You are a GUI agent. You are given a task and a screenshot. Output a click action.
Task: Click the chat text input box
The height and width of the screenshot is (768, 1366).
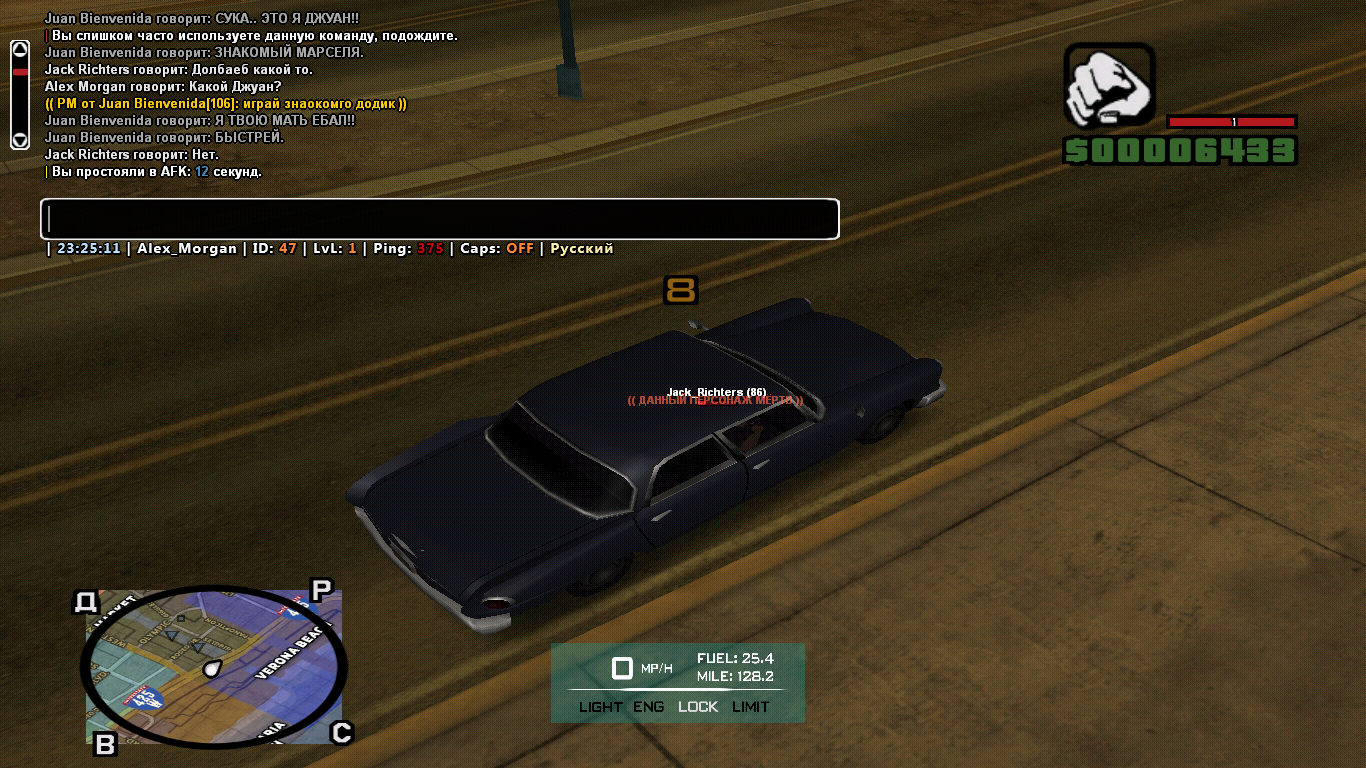click(x=439, y=219)
